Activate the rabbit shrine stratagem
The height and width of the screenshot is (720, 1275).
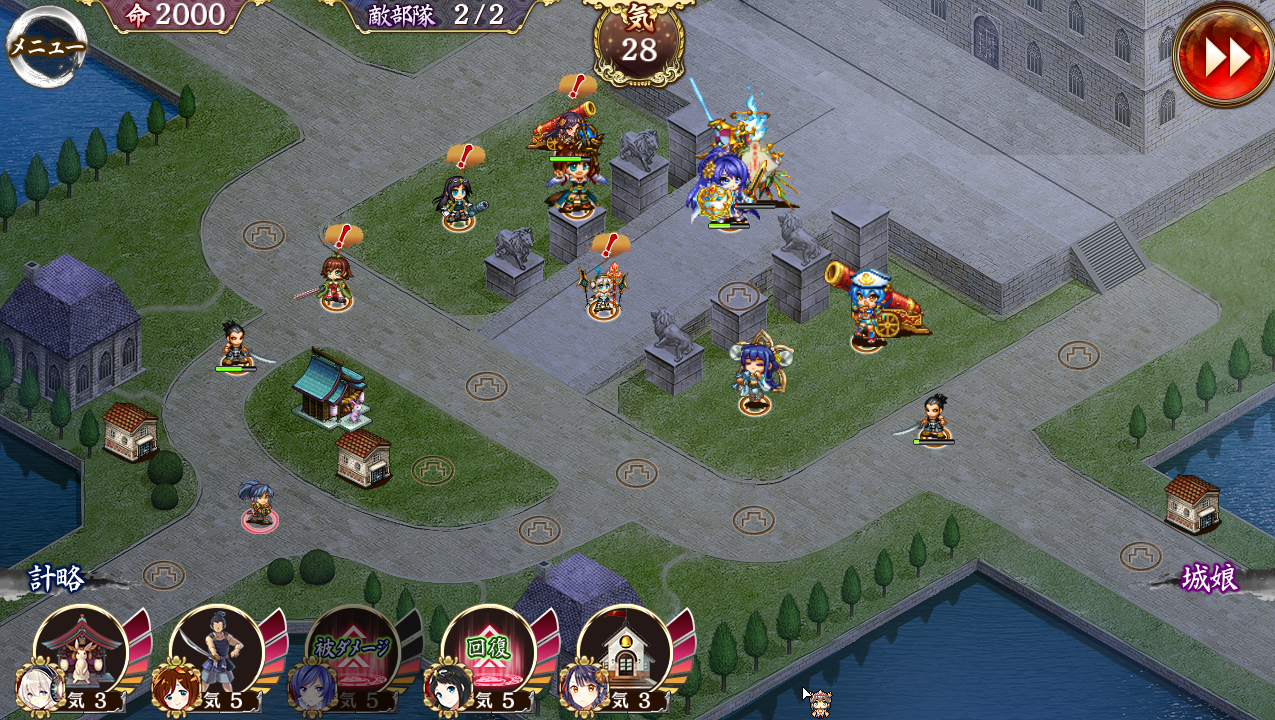coord(80,652)
